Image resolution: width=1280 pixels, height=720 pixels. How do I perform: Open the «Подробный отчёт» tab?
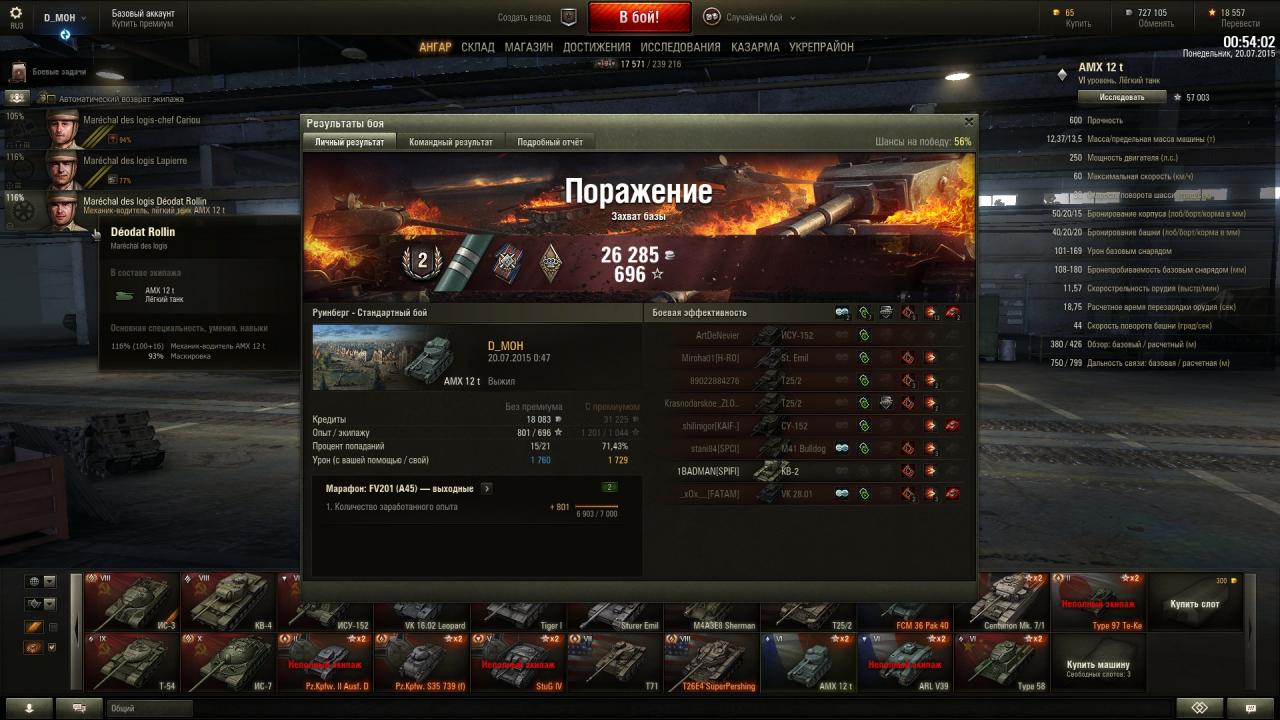pos(550,142)
